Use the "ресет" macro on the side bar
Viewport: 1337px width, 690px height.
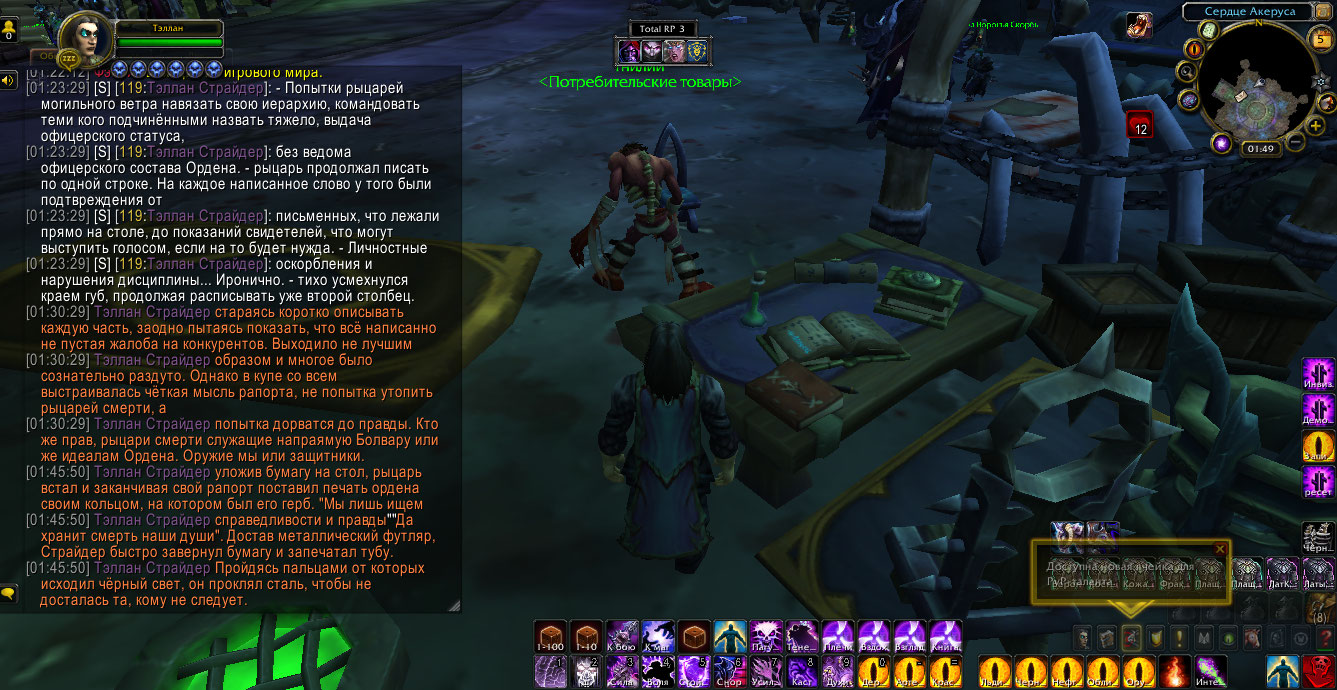(1318, 484)
